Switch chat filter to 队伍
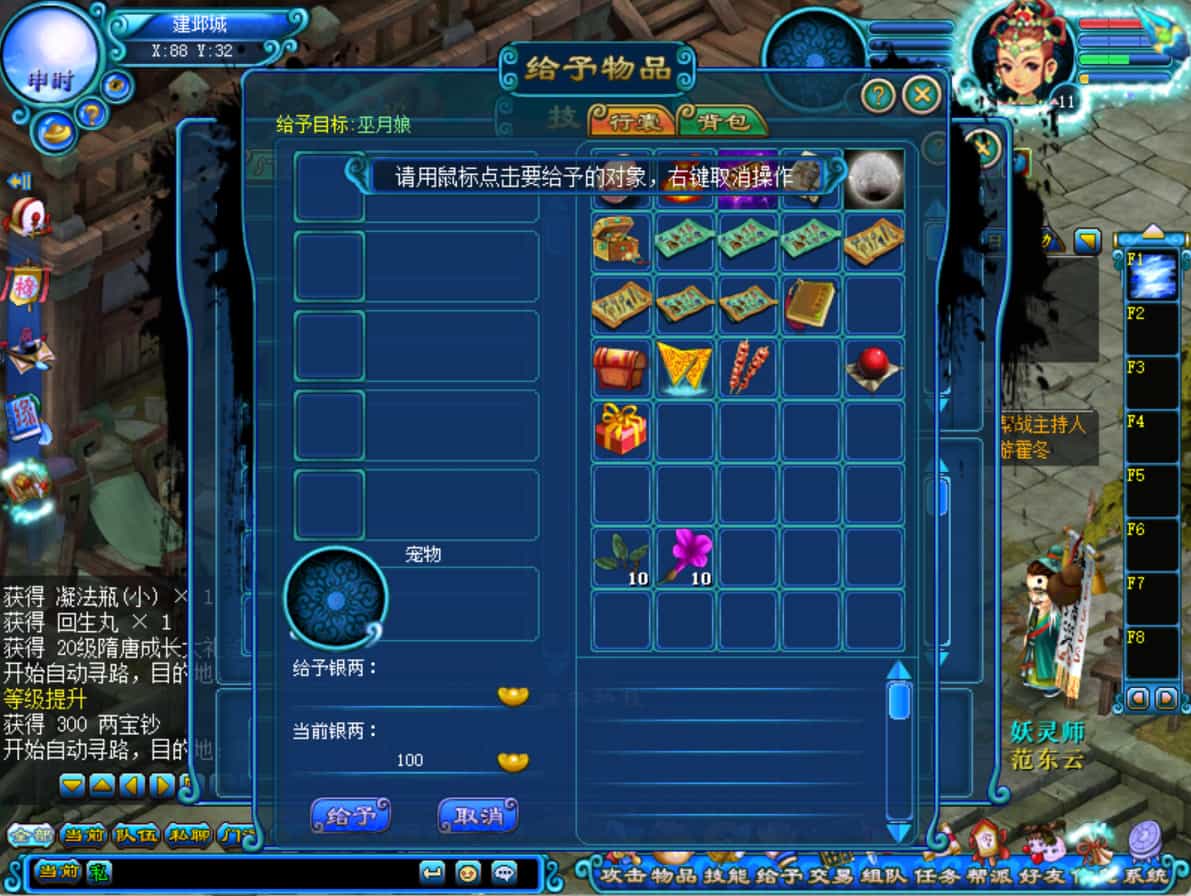 133,834
